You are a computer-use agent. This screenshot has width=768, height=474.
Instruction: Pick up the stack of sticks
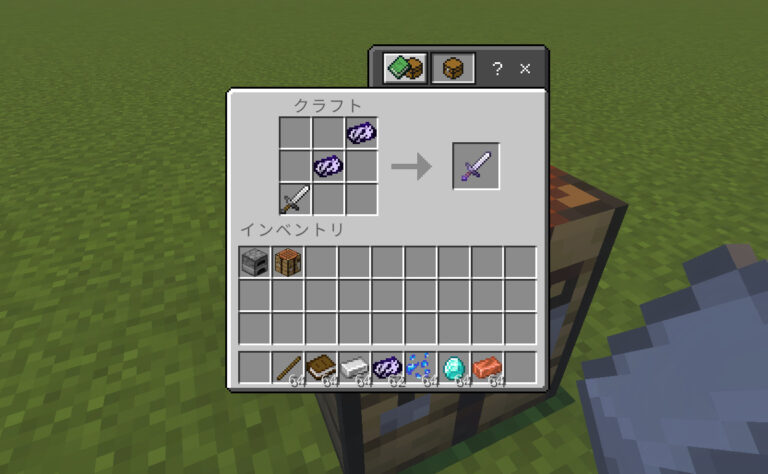pos(288,367)
